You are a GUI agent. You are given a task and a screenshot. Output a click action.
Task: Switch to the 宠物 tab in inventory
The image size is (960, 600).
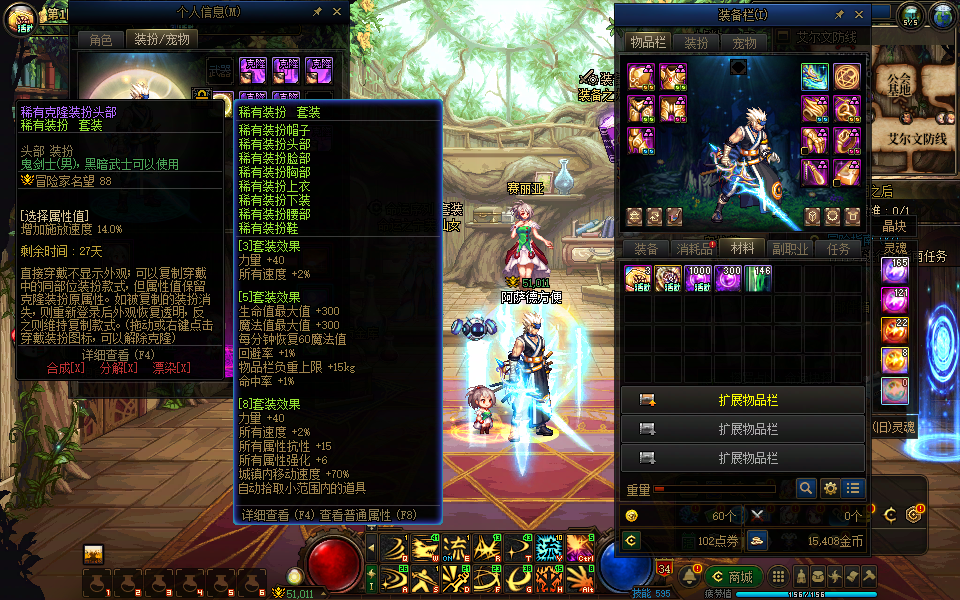coord(744,43)
